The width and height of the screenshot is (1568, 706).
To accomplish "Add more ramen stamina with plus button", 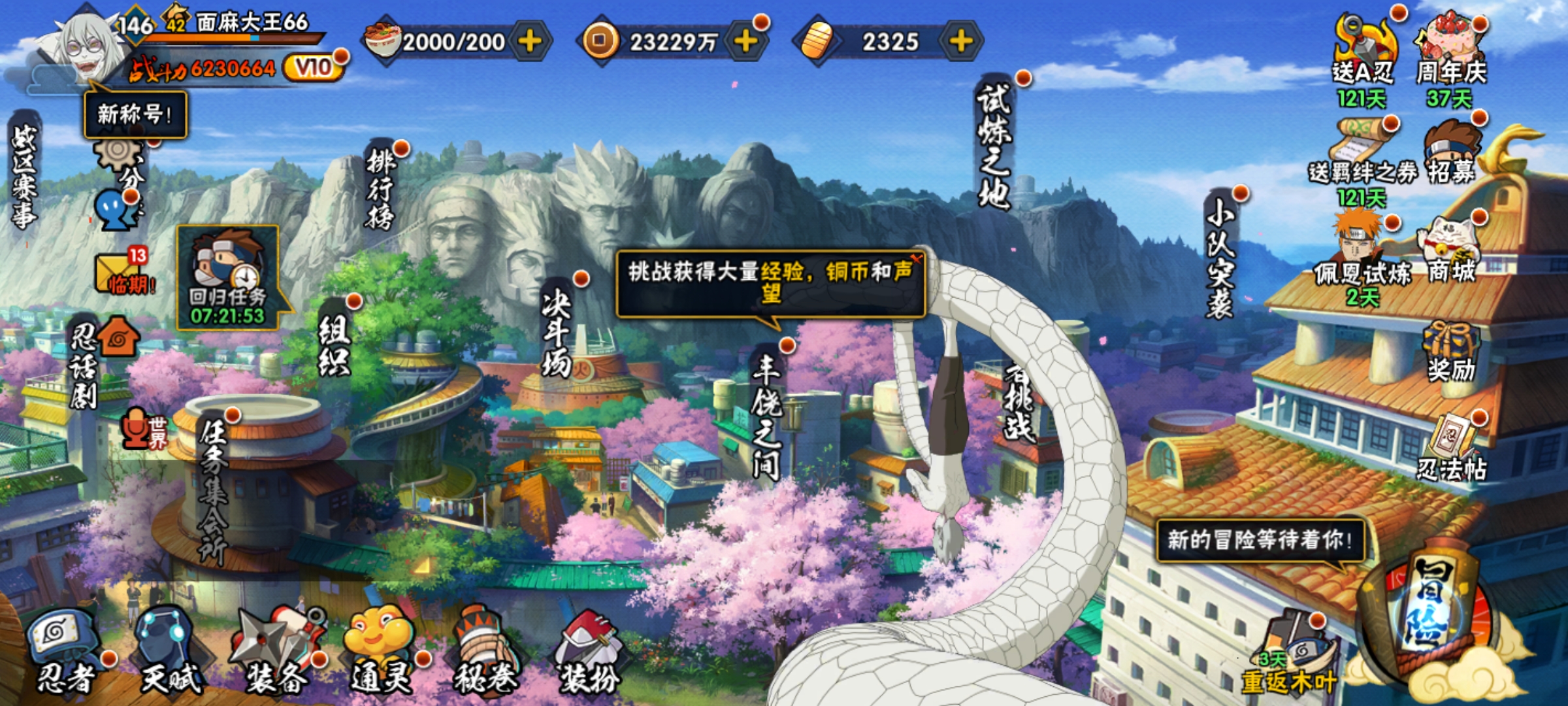I will pyautogui.click(x=530, y=41).
